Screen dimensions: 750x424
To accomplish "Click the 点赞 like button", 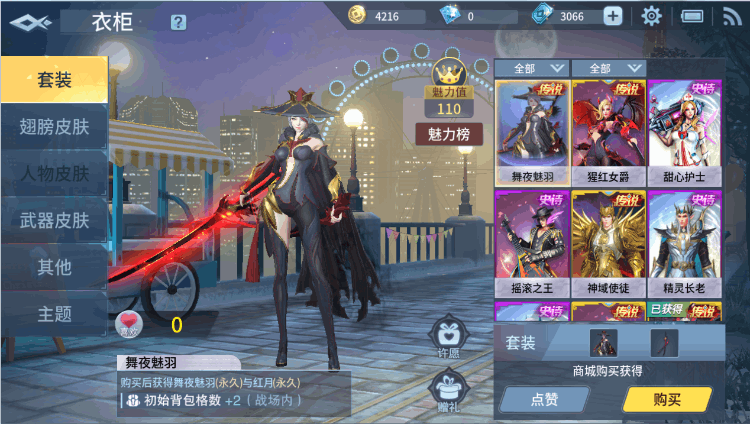I will [x=544, y=399].
